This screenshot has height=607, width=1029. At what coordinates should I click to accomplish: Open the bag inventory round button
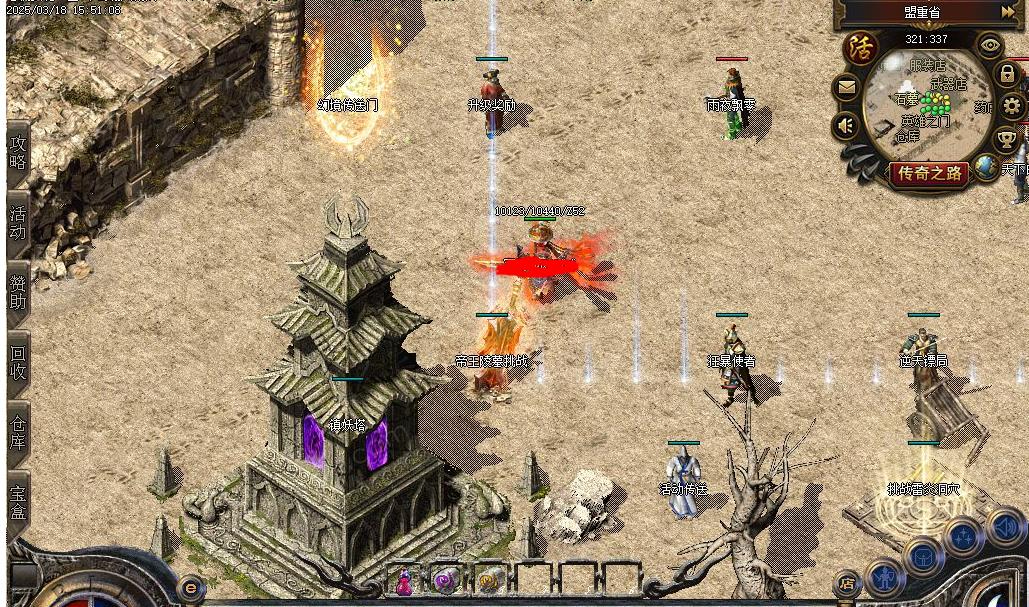[923, 556]
